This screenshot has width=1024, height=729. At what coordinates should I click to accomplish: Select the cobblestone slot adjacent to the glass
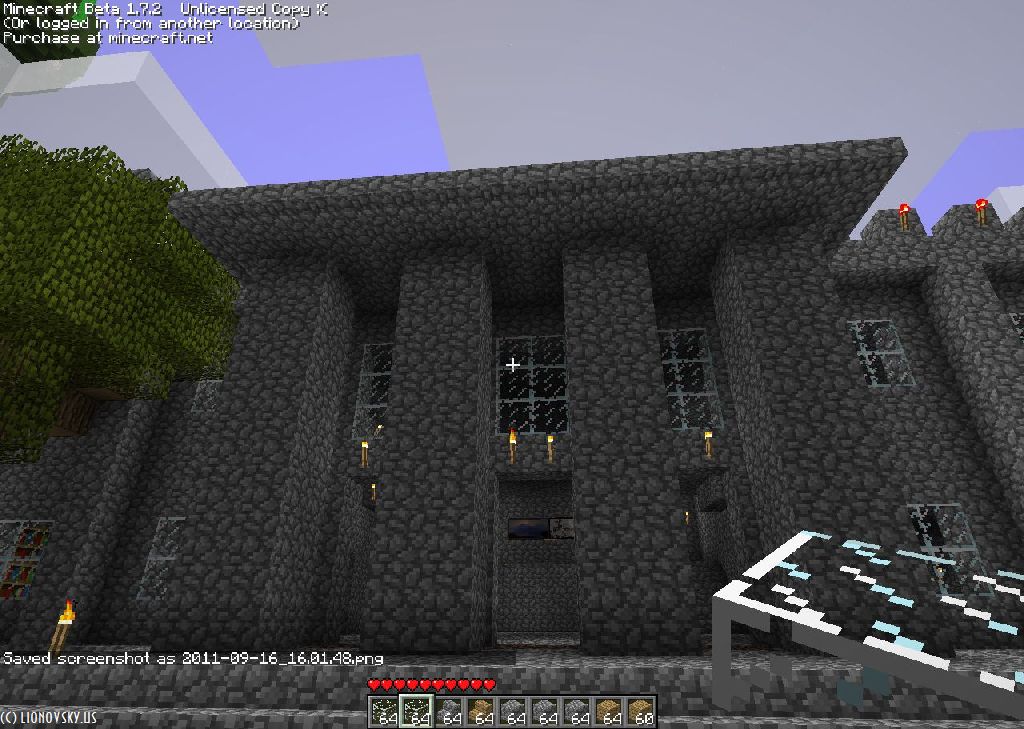448,712
